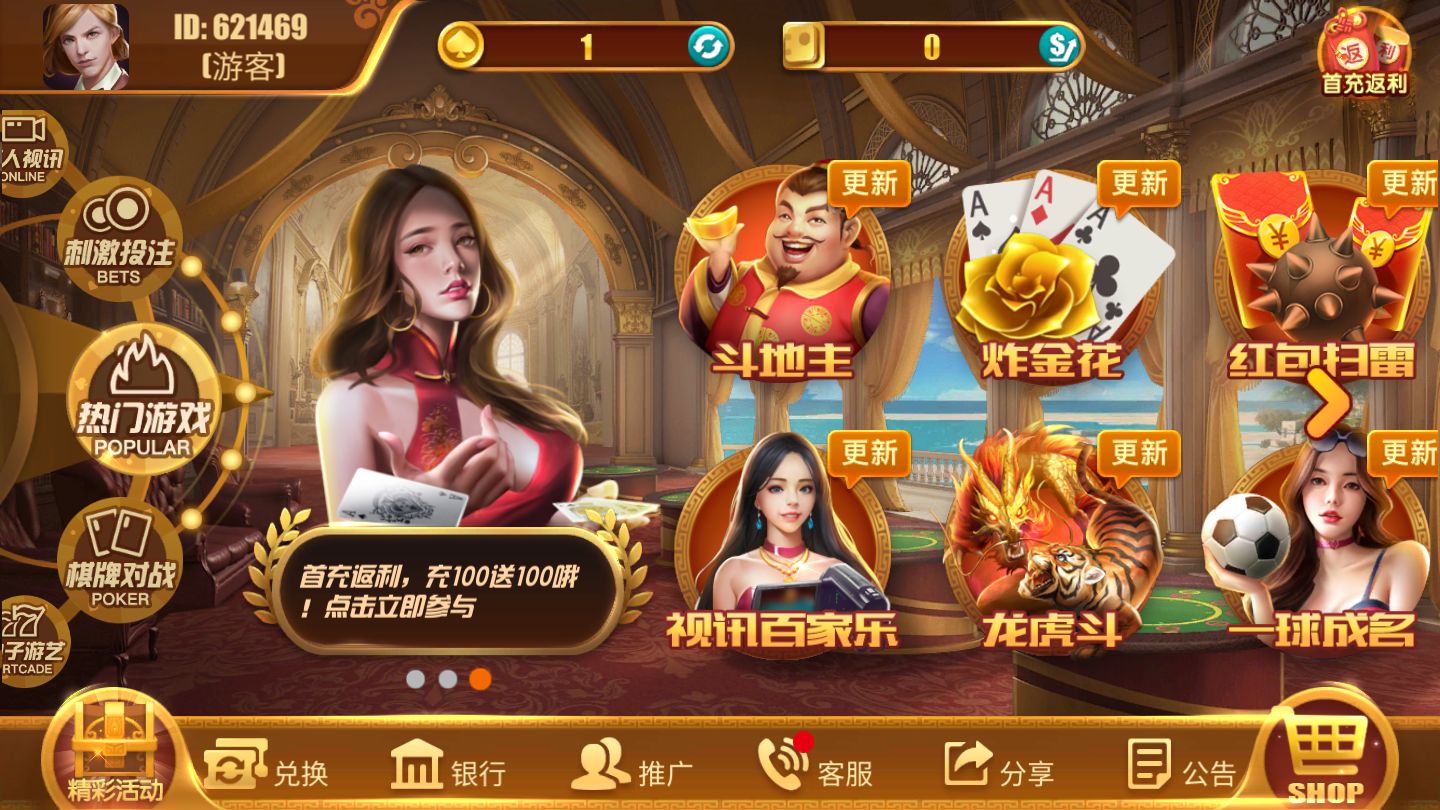This screenshot has height=810, width=1440.
Task: Click the player avatar portrait
Action: pos(86,45)
